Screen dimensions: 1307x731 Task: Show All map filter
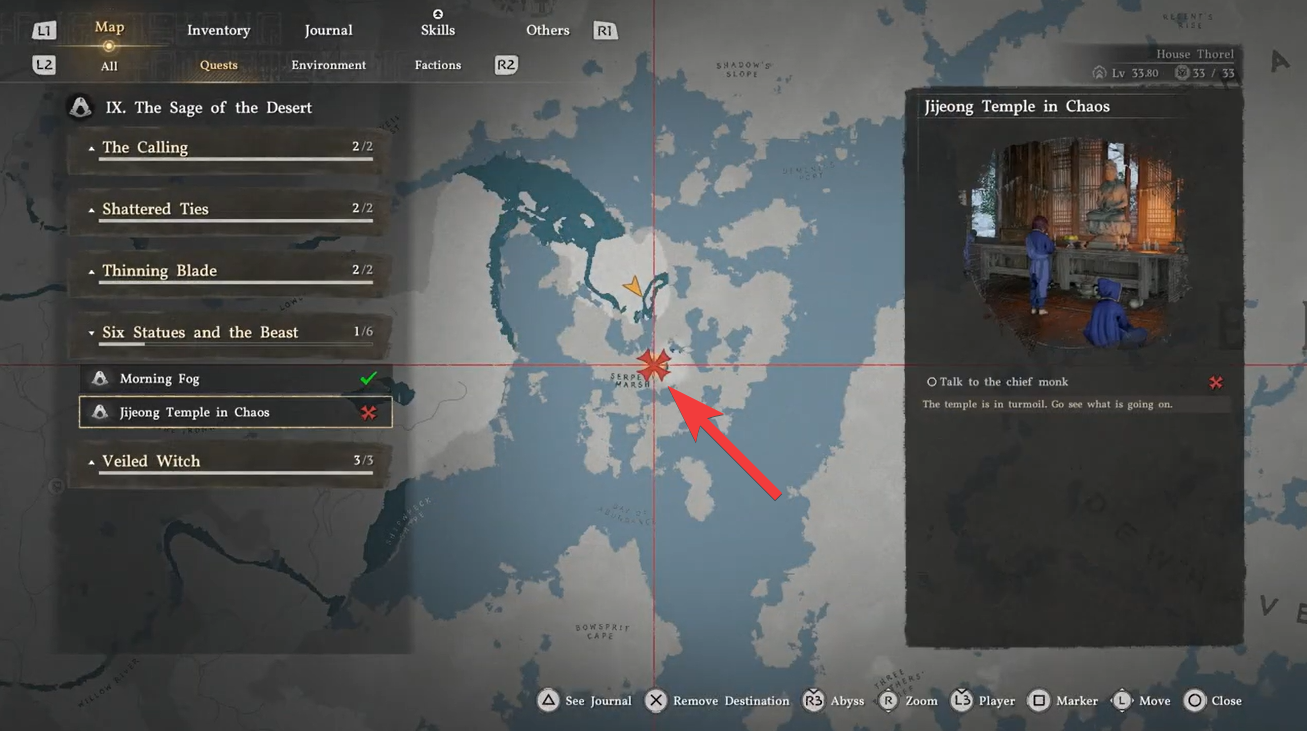(109, 66)
